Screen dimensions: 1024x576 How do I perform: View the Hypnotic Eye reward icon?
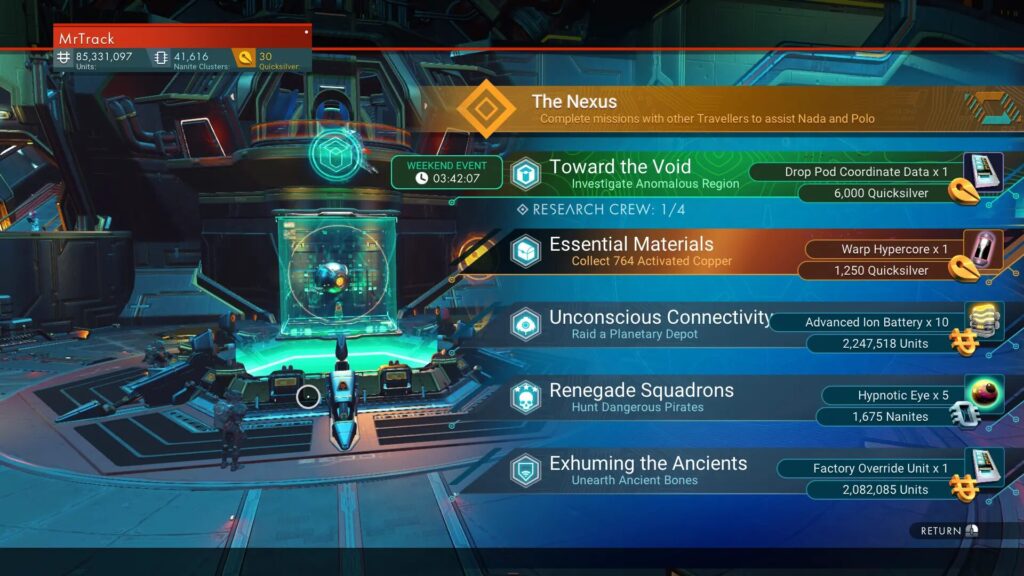[982, 394]
